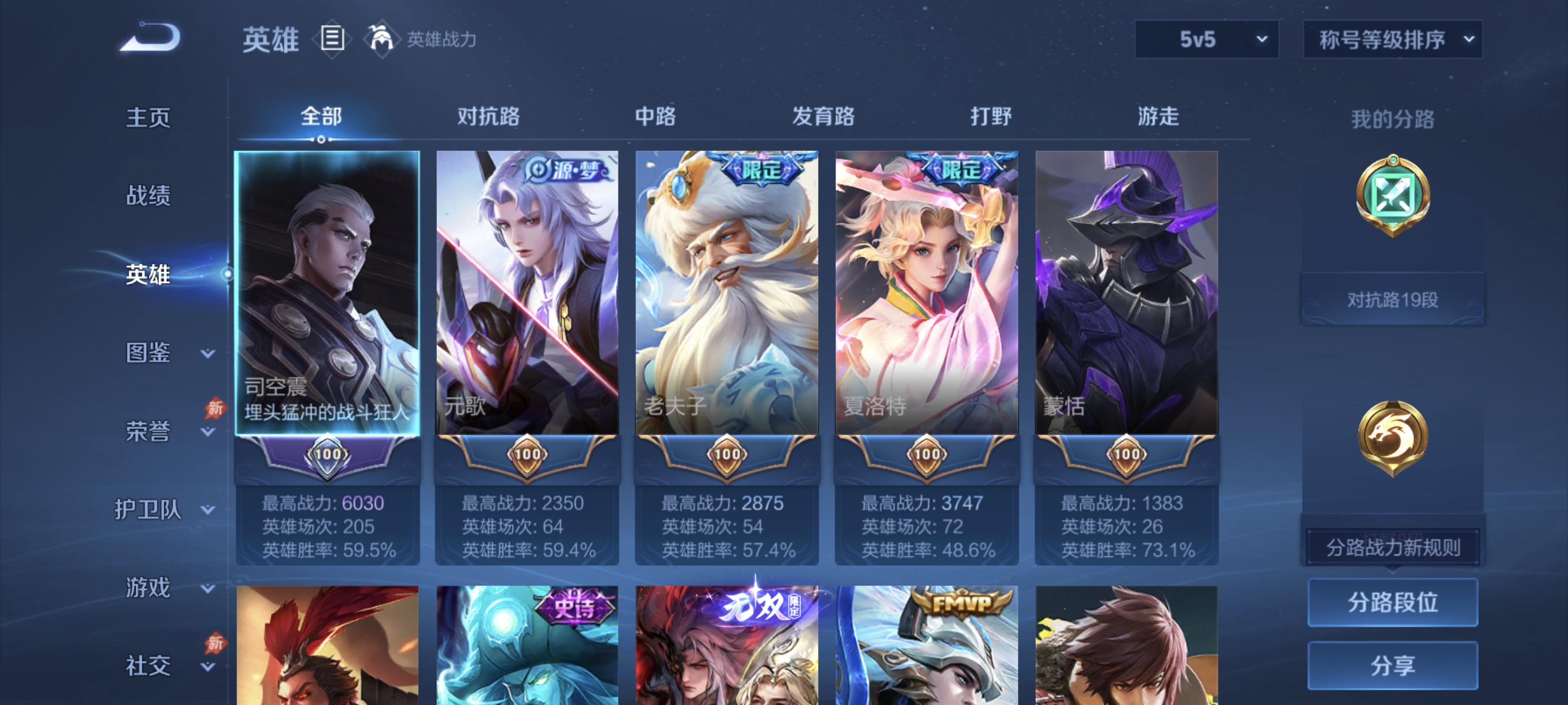Open the hero list icon beside 英雄 title
Viewport: 1568px width, 705px height.
pos(333,39)
